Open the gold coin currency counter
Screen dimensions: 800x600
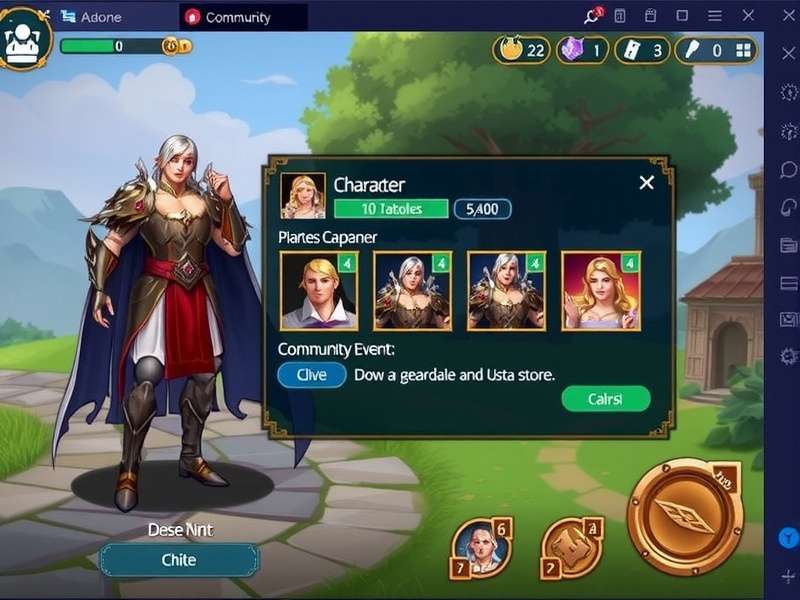(x=522, y=50)
